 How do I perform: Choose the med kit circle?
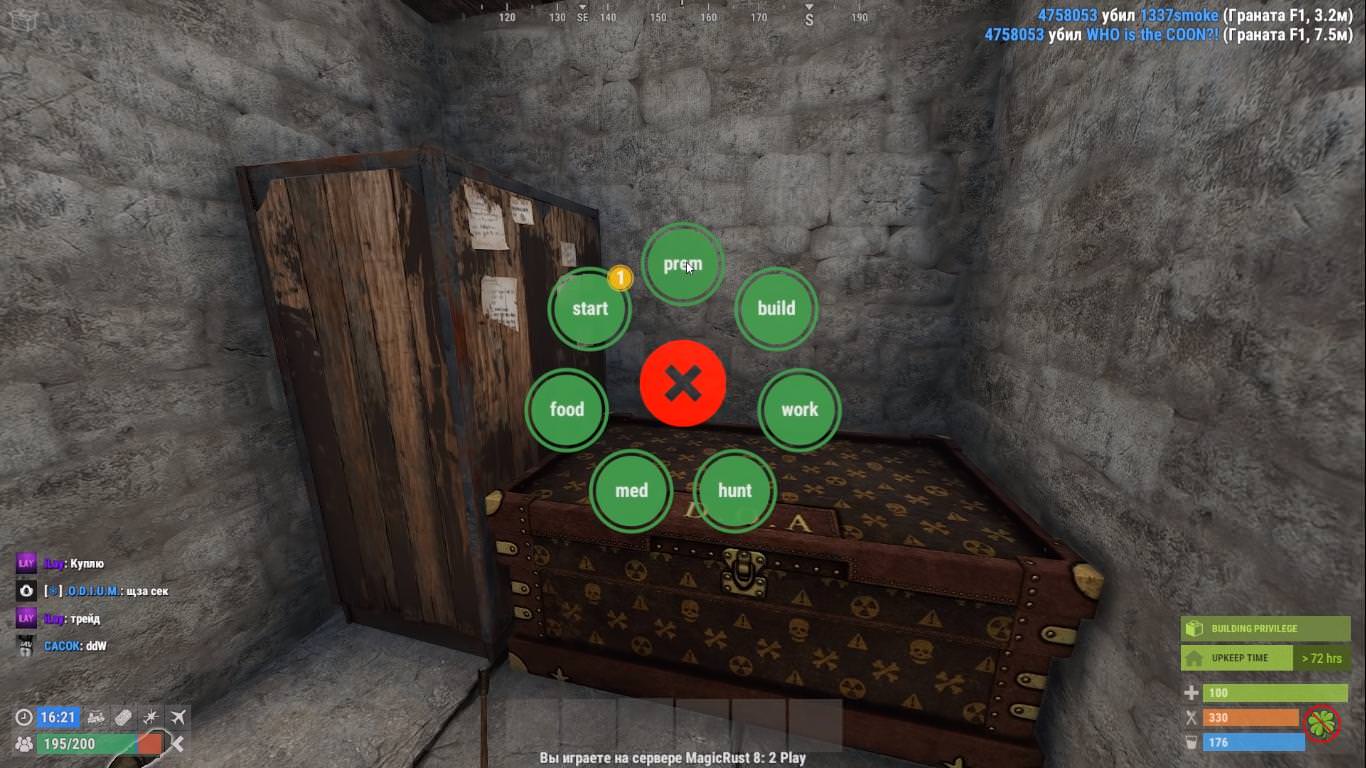(631, 490)
